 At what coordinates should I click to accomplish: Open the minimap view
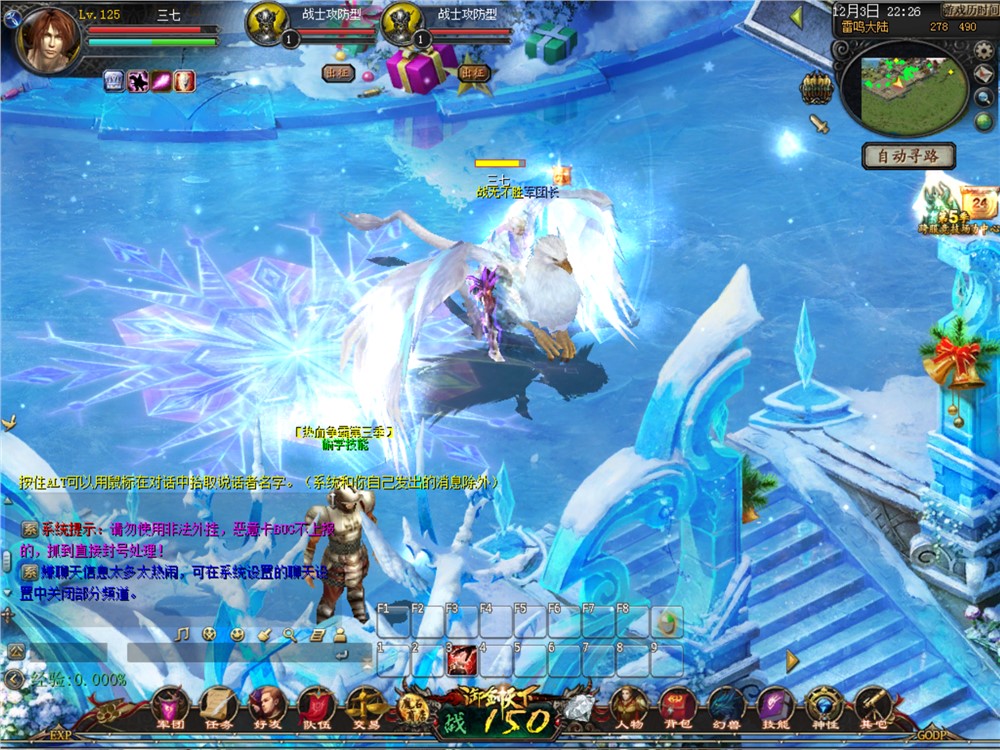(x=903, y=88)
